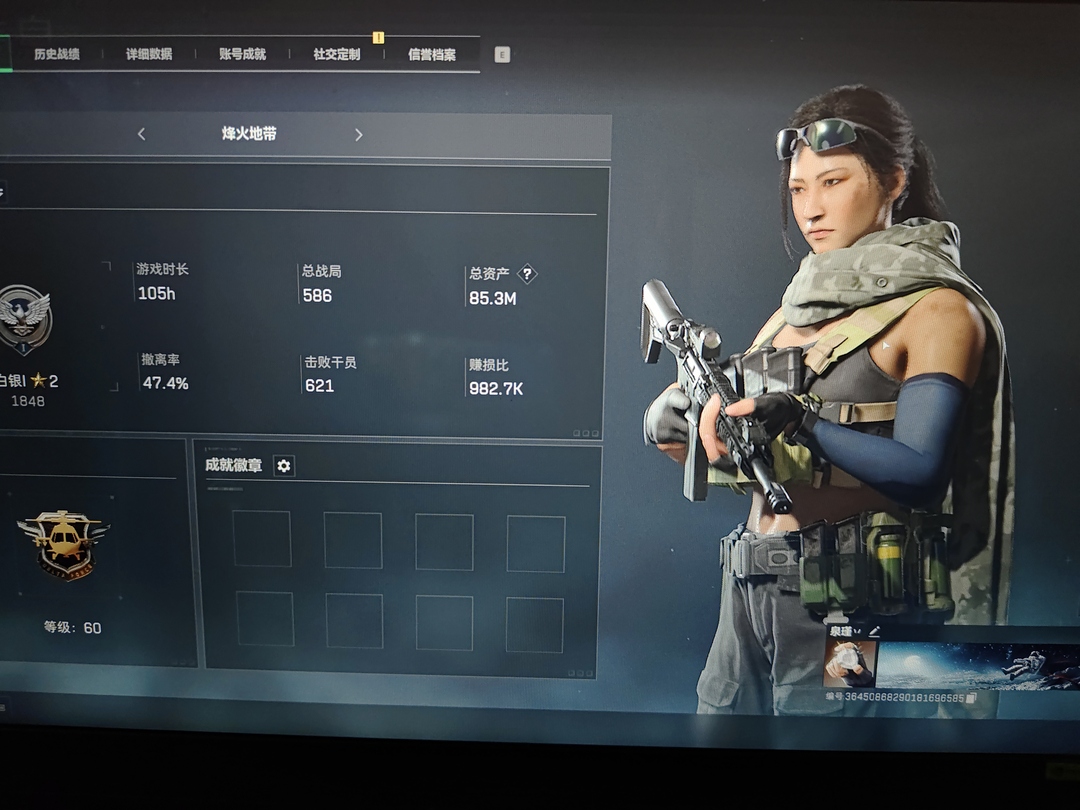Open the 总资产 question mark help

tap(527, 274)
